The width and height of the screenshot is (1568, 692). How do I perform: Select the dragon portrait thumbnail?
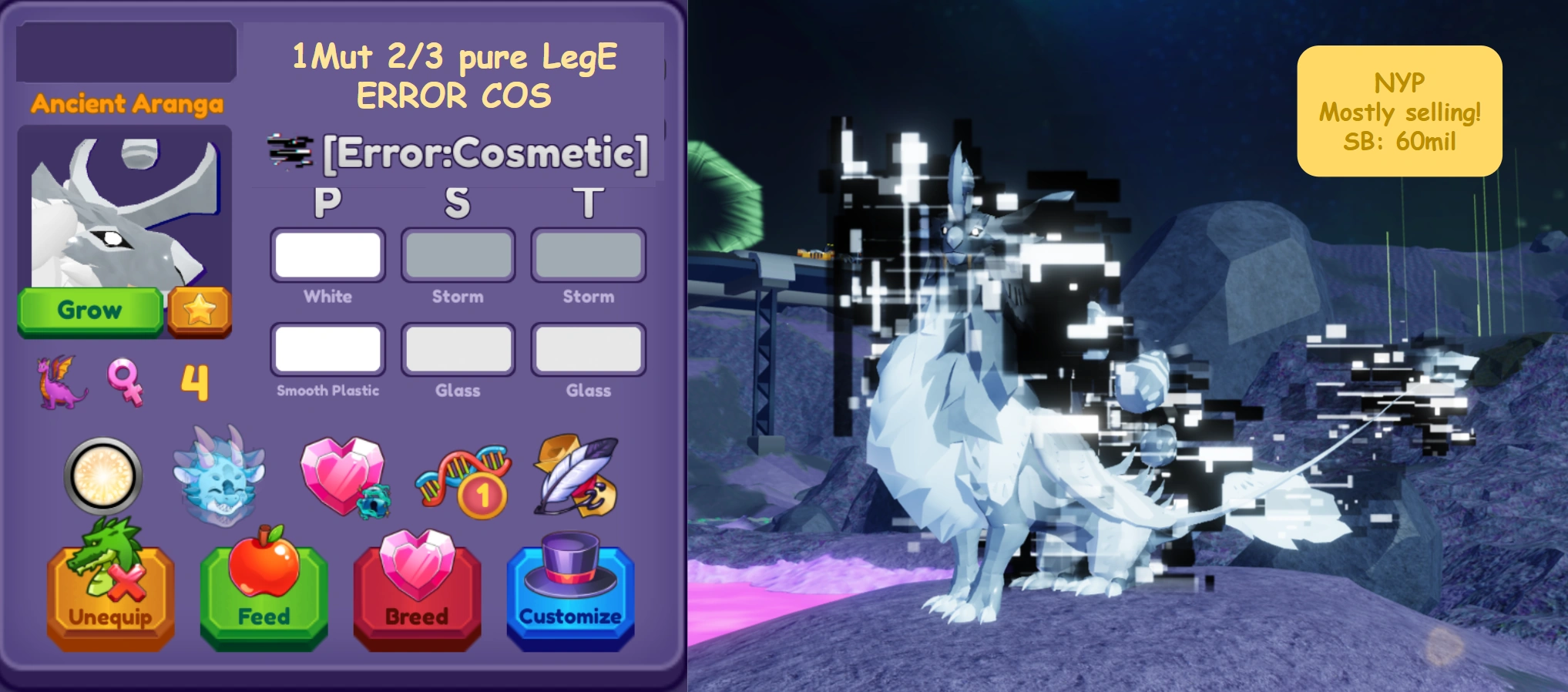[x=126, y=208]
